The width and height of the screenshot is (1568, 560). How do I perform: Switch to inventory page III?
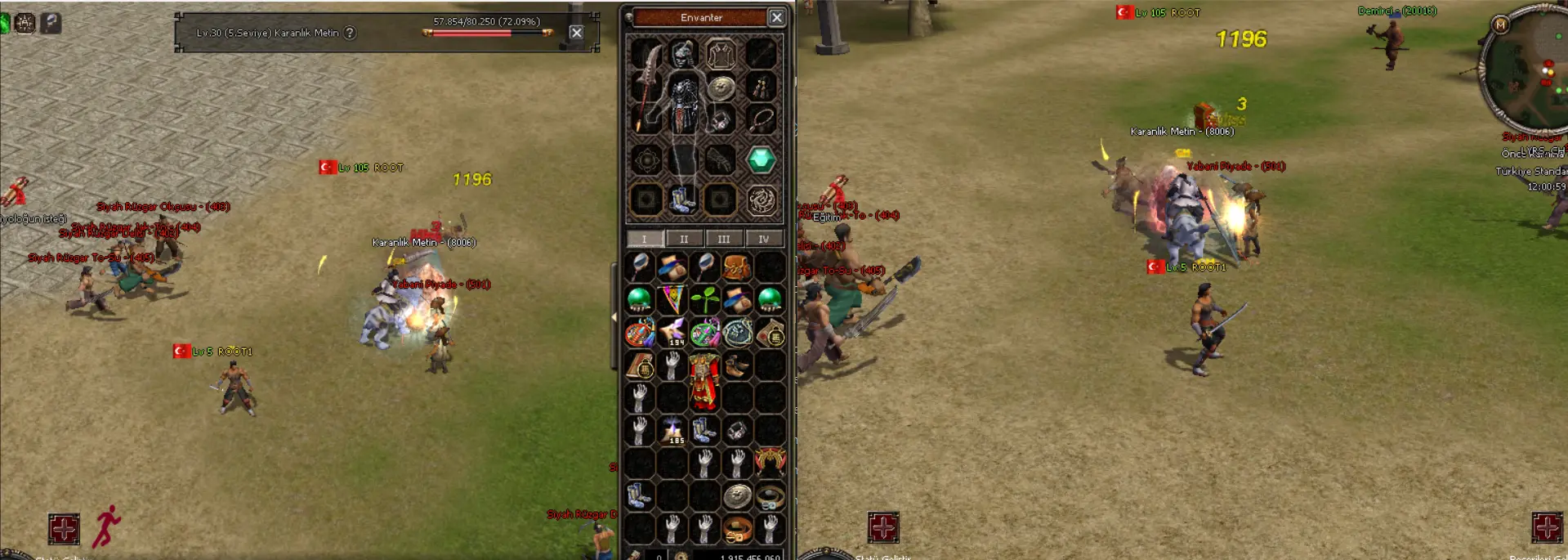(x=723, y=239)
